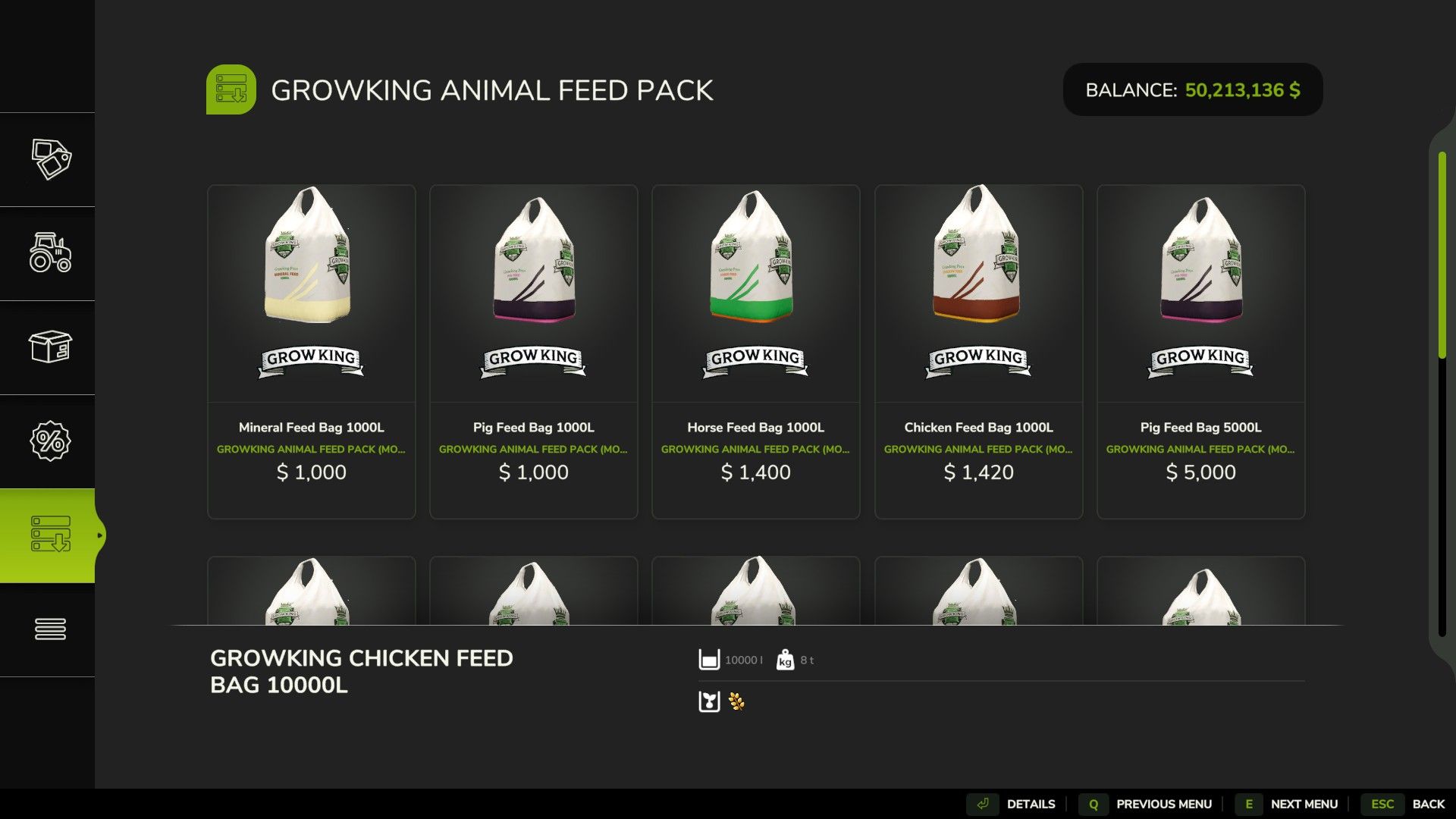Select the highlighted green mod packs tab
The width and height of the screenshot is (1456, 819).
[x=50, y=535]
